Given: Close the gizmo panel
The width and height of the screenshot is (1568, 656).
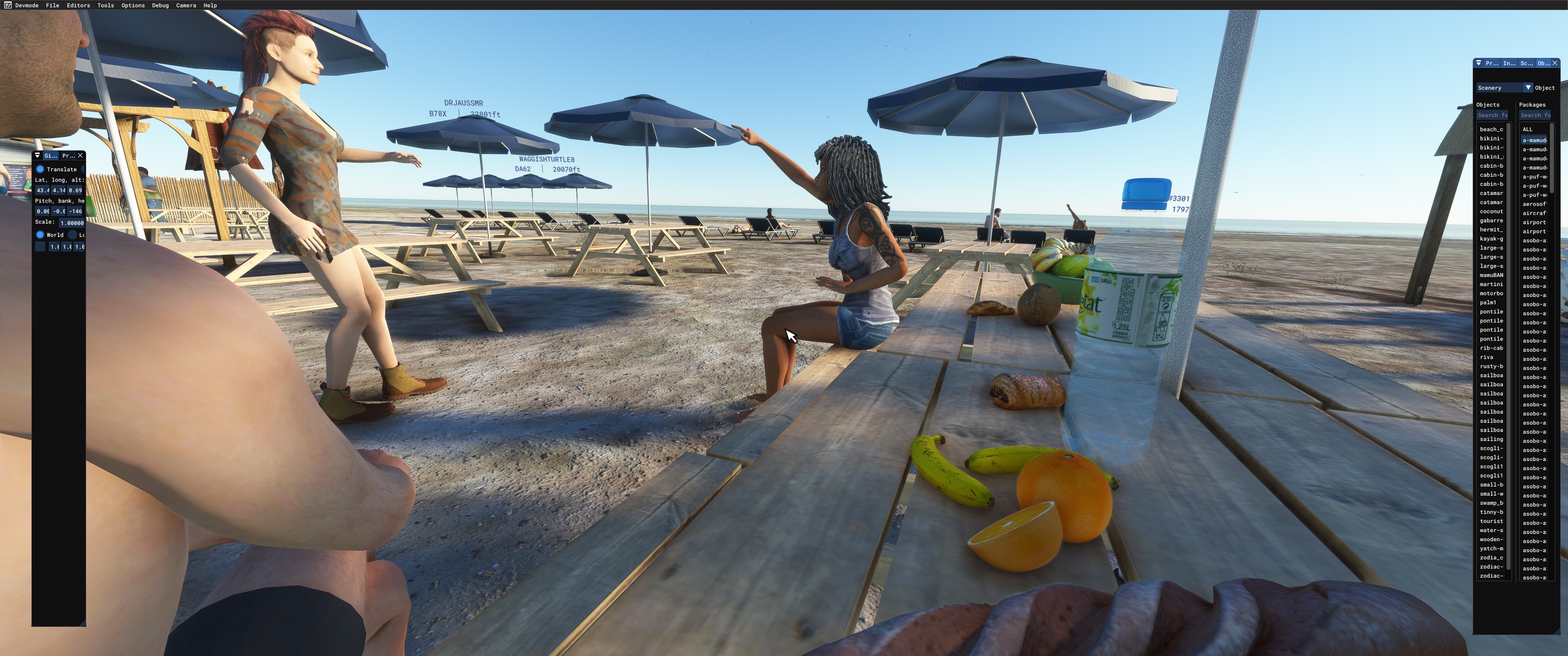Looking at the screenshot, I should (80, 156).
